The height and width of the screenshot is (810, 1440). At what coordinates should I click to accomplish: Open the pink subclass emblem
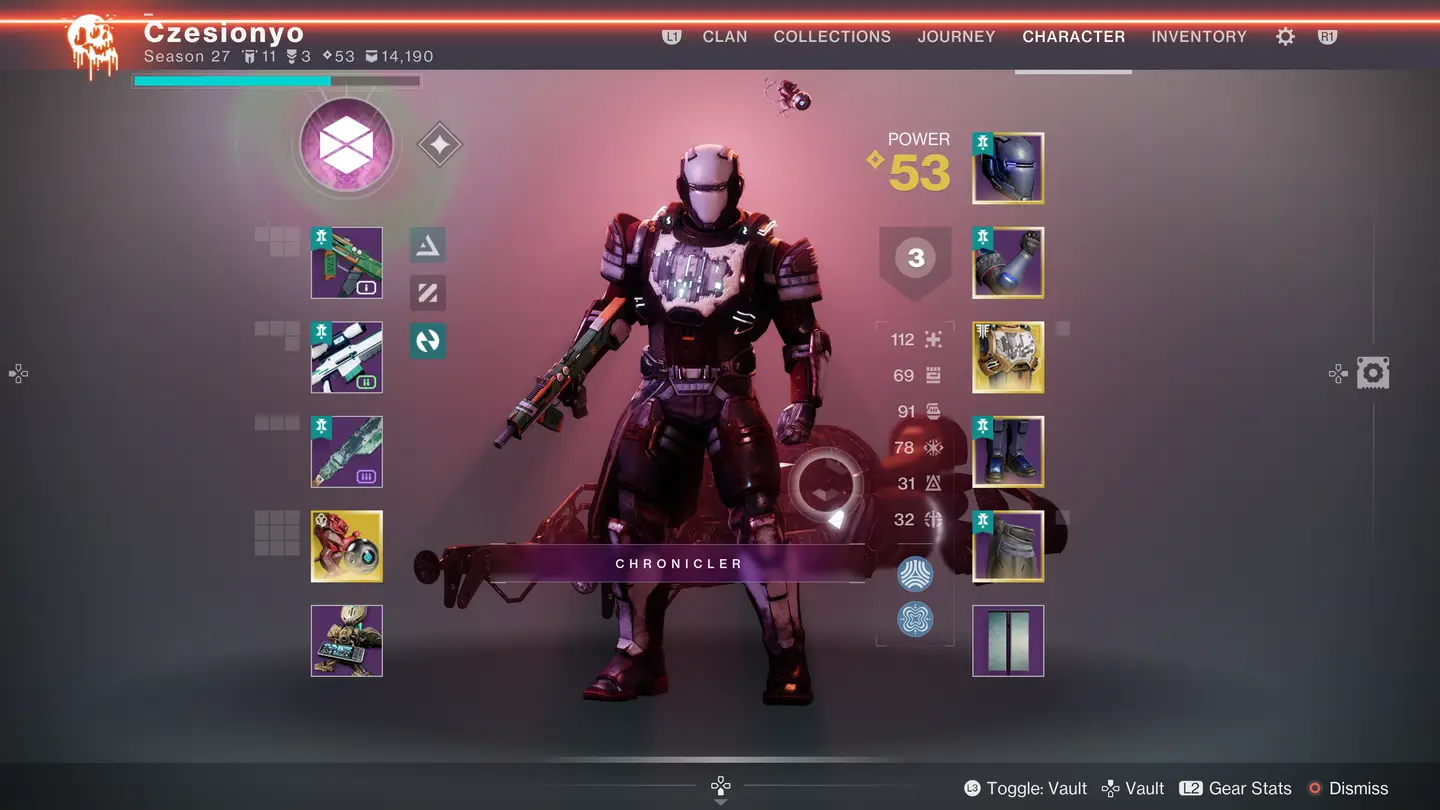[346, 146]
